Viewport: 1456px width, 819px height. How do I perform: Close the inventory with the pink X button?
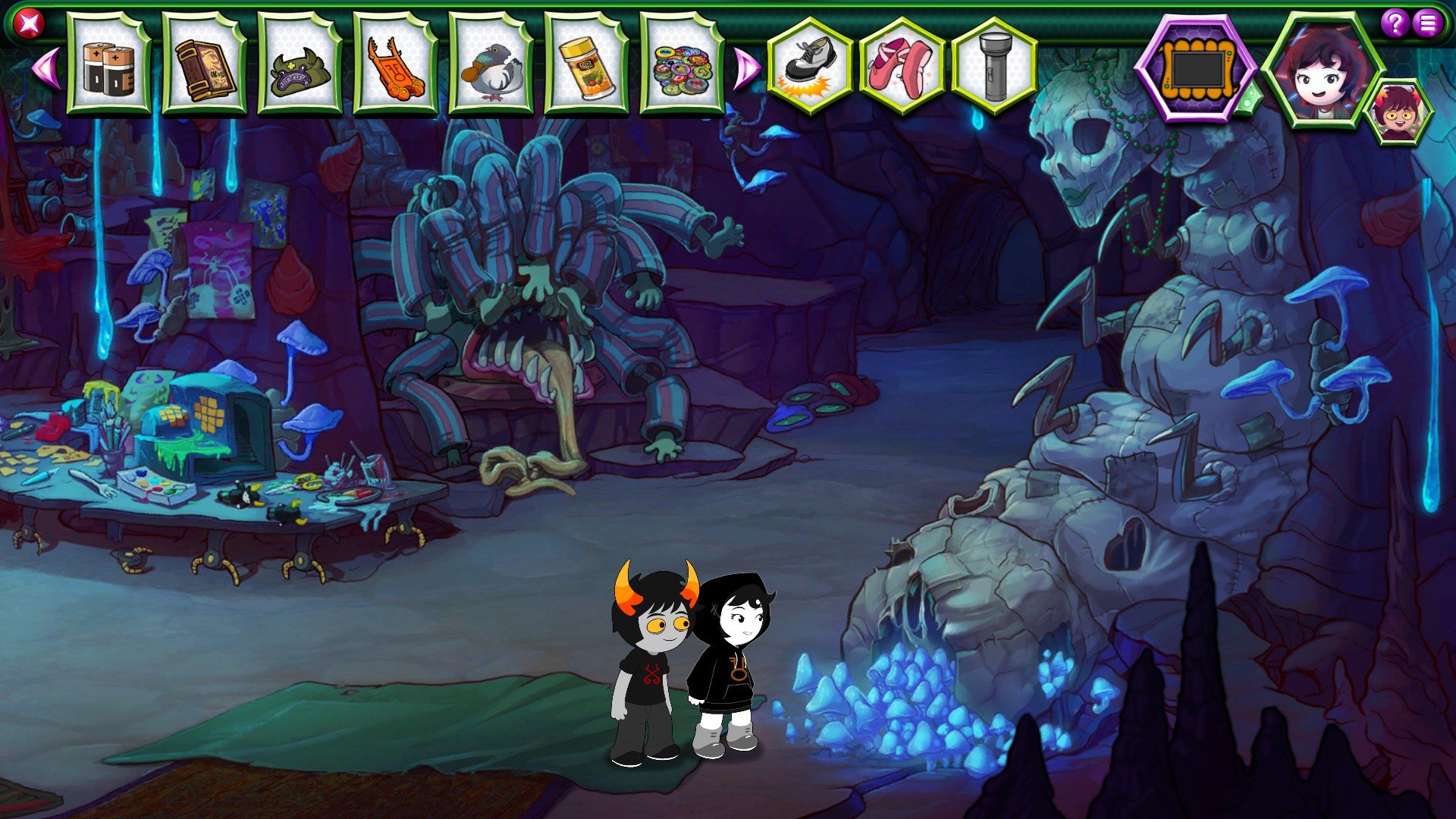point(29,24)
